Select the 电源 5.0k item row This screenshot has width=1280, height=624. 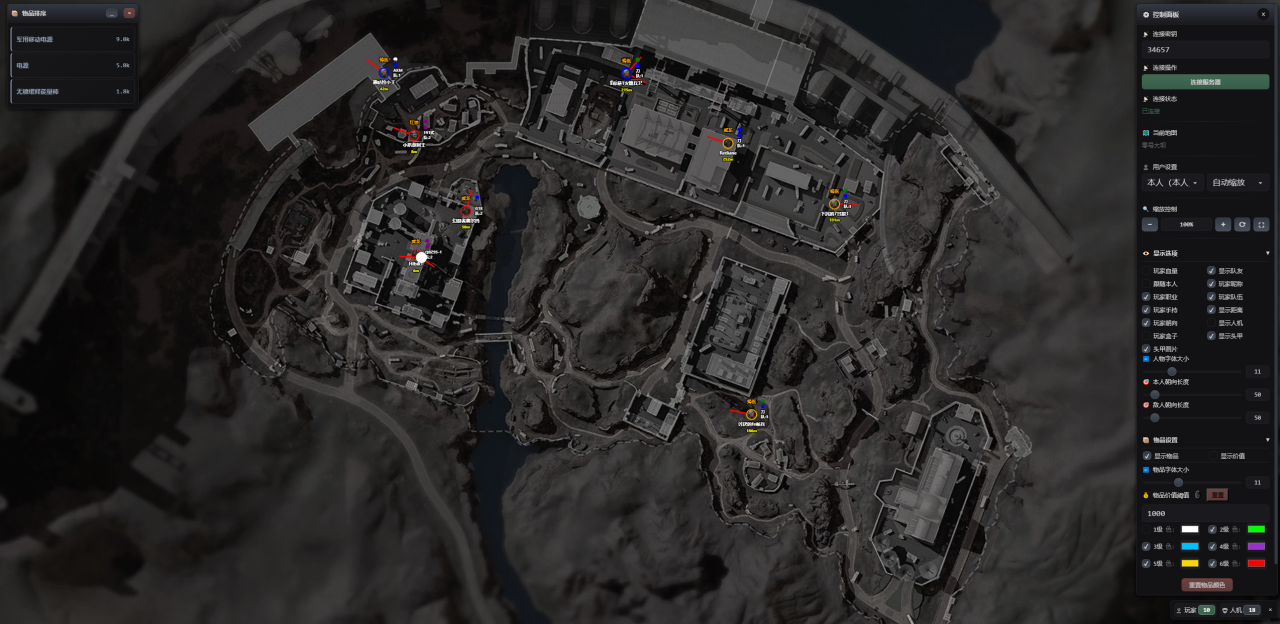72,65
